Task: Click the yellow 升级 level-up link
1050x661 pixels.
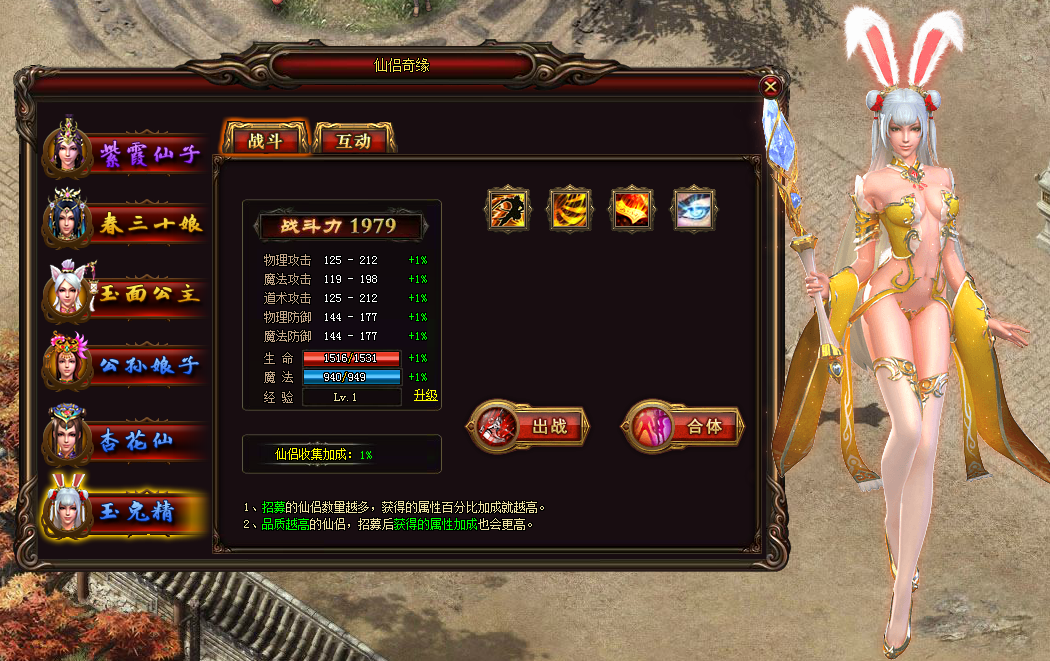Action: coord(426,396)
